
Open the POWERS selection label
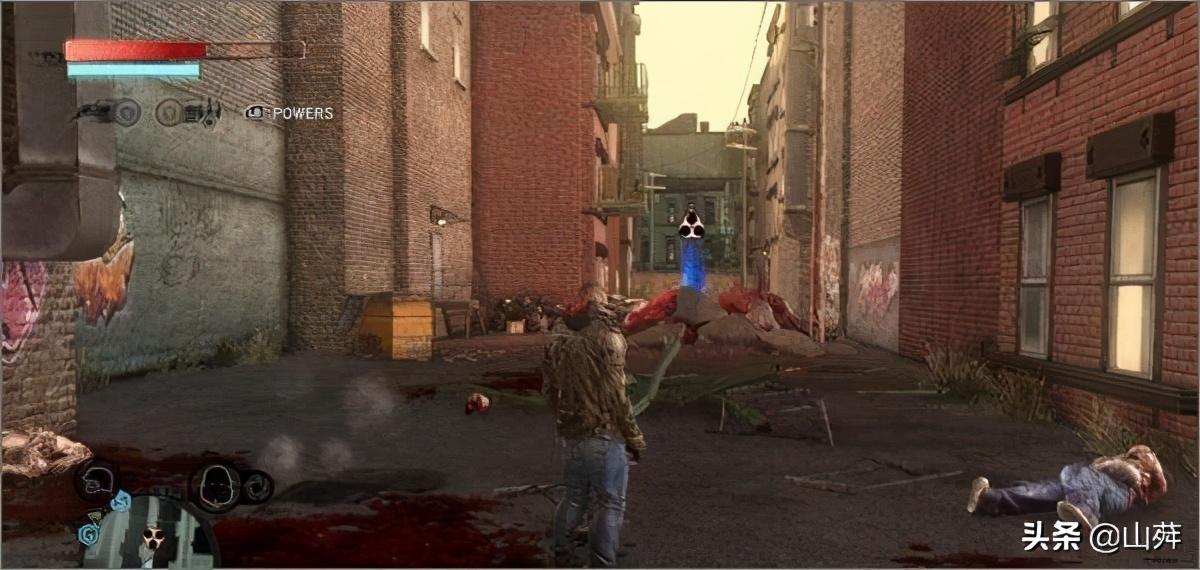[x=302, y=113]
